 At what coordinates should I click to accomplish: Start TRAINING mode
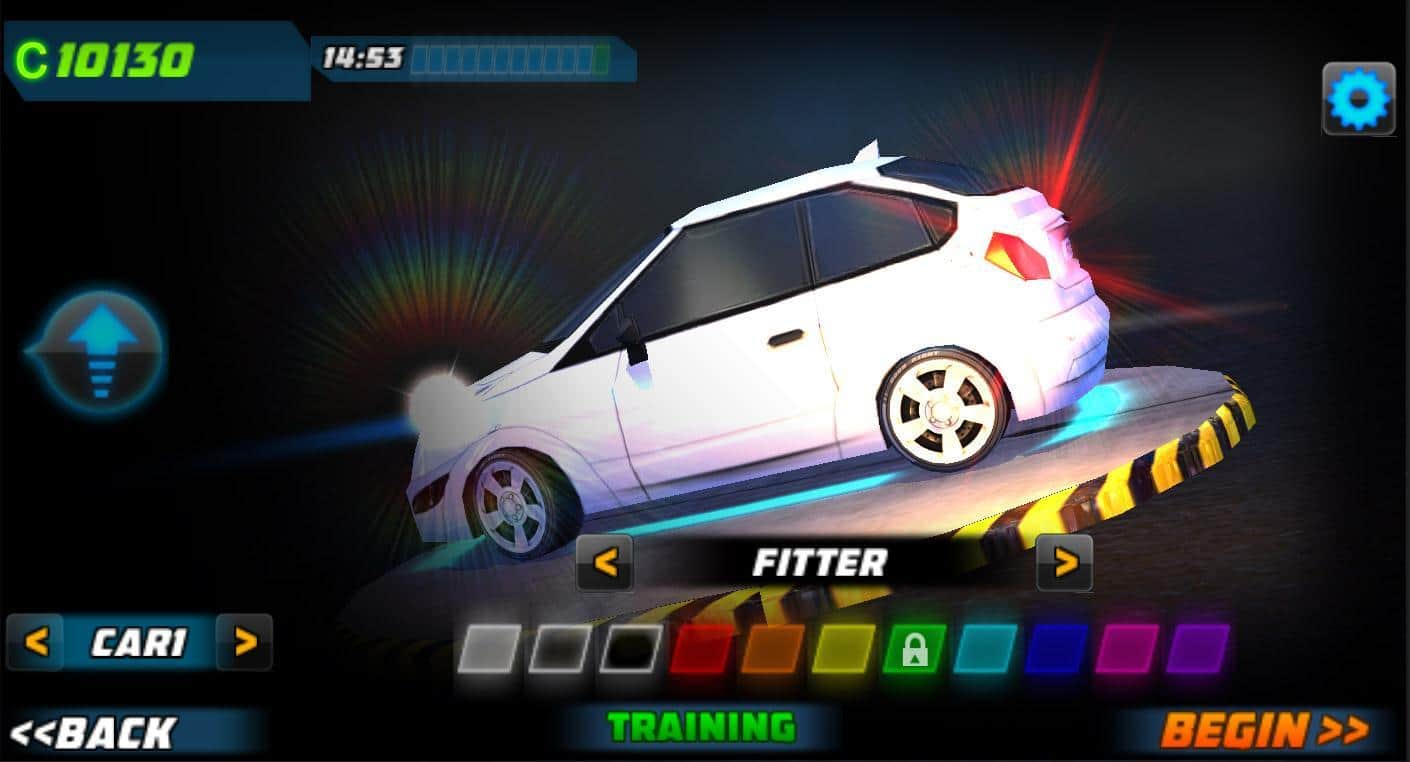pos(702,728)
